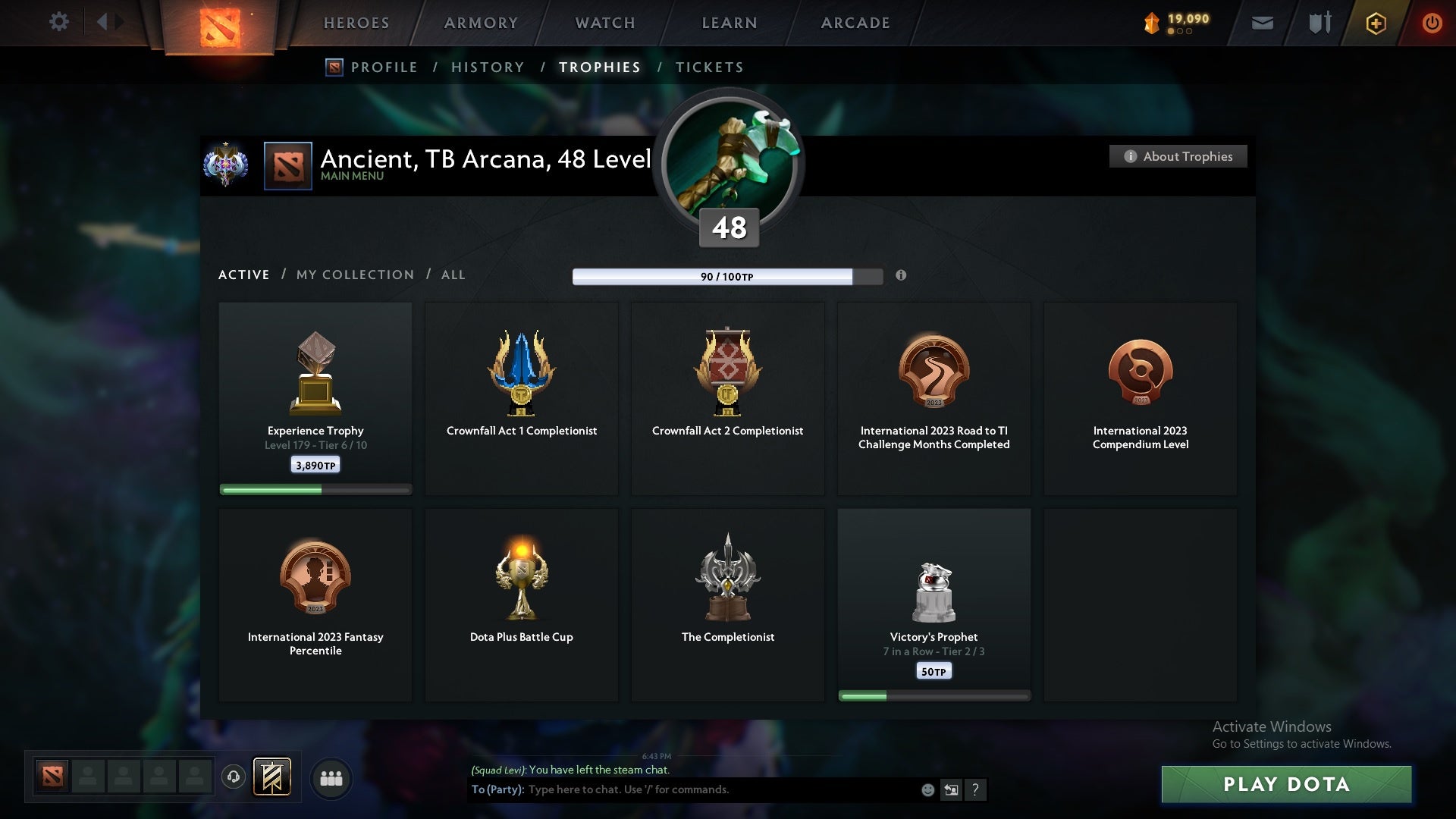Select the armory shield and sword icon

pos(1319,23)
